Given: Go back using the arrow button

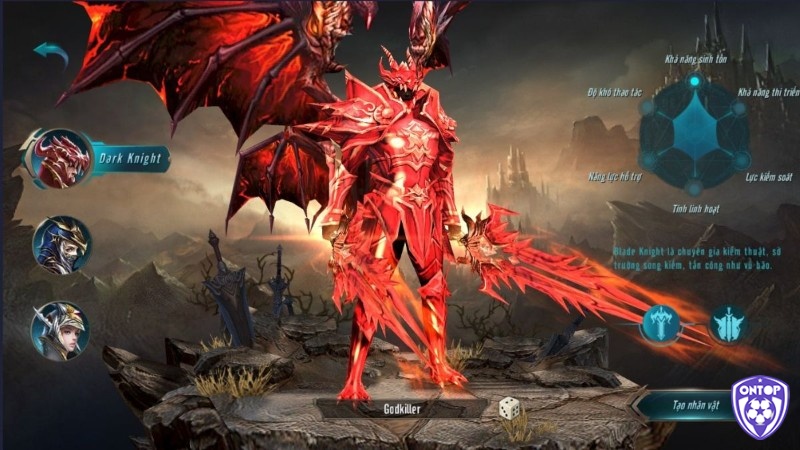Looking at the screenshot, I should coord(50,53).
